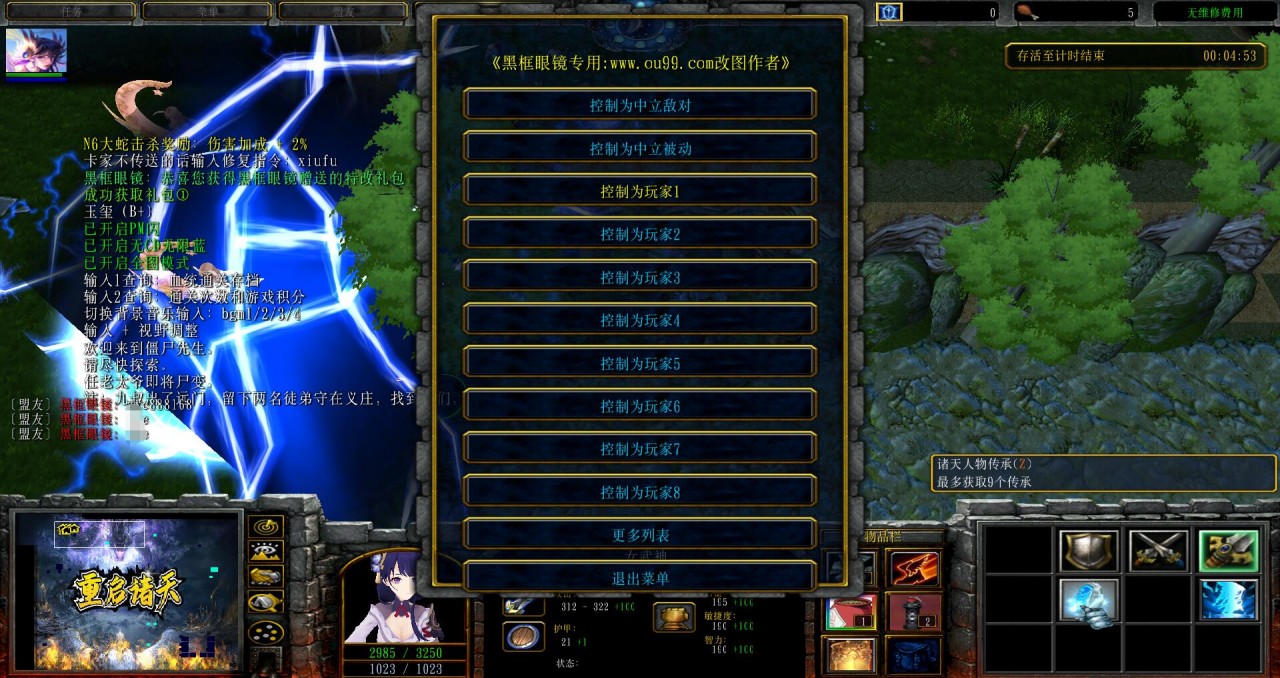Select the 控制为中立被动 option
The image size is (1280, 678).
[640, 148]
